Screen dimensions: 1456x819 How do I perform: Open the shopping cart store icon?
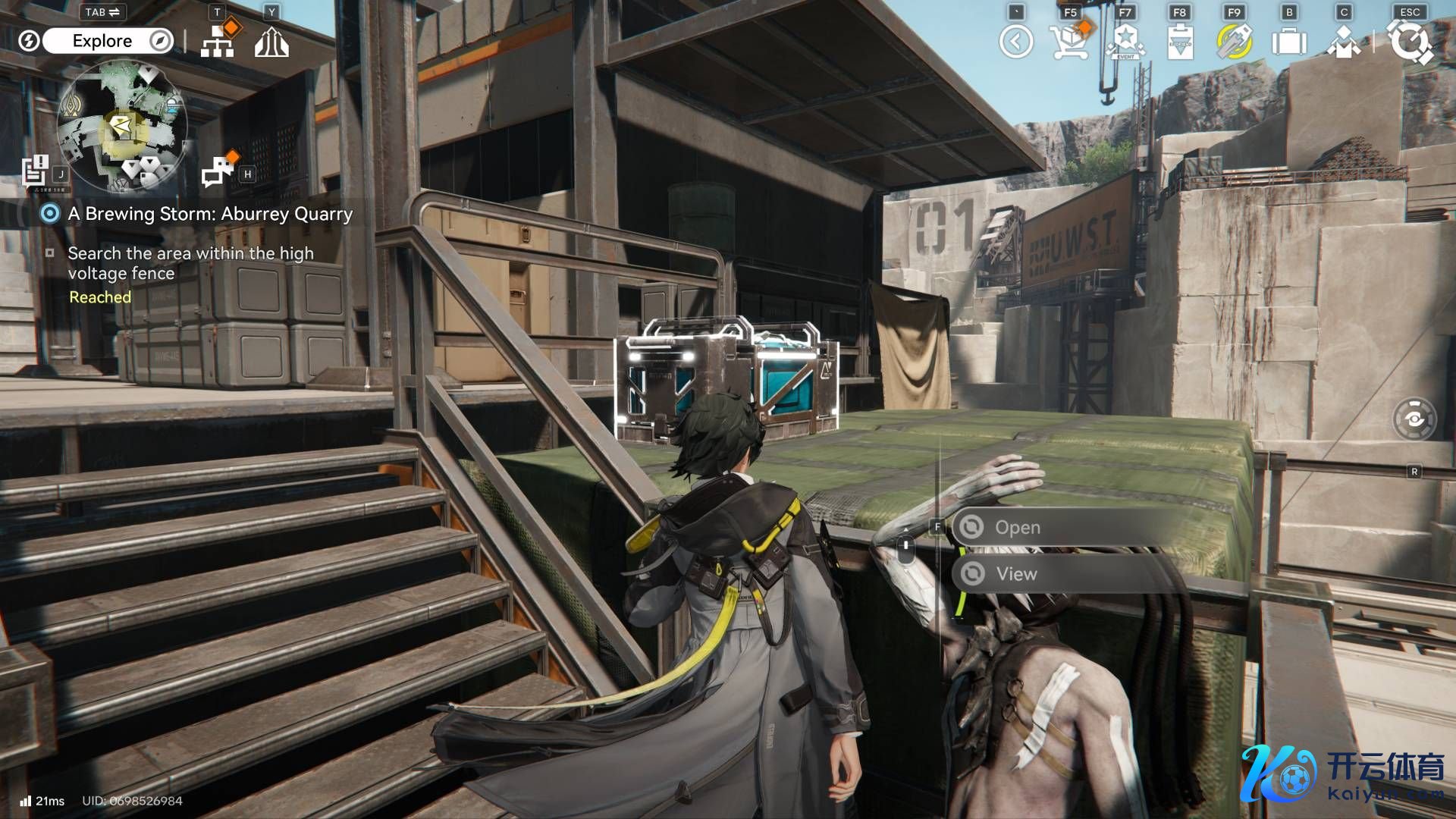click(1069, 42)
